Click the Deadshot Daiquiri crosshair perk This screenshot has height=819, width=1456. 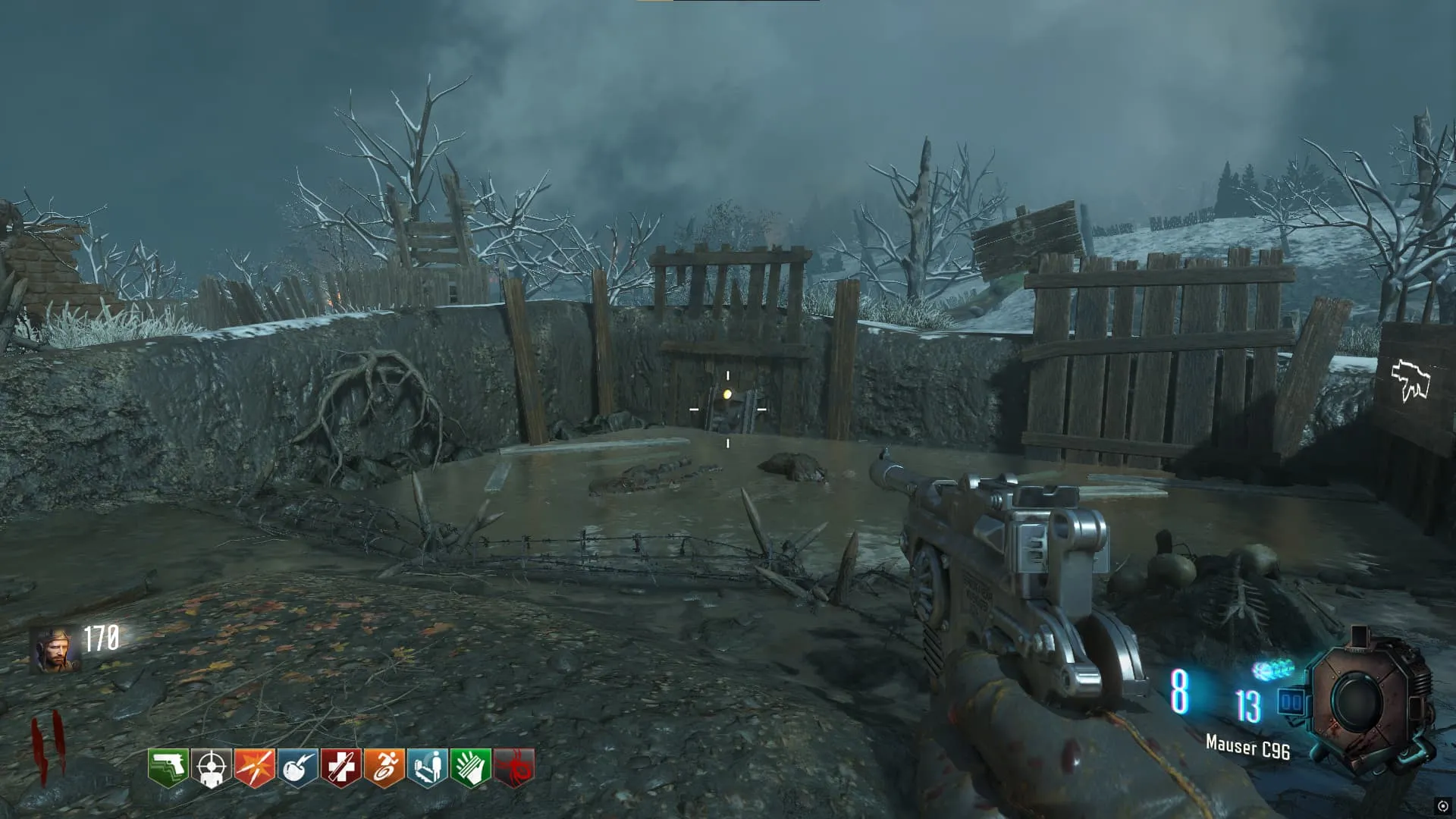[211, 768]
